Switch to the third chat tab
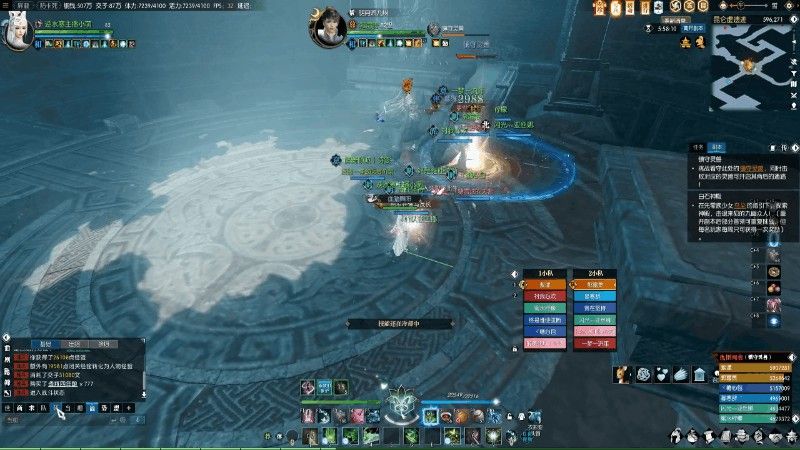800x450 pixels. [x=104, y=343]
